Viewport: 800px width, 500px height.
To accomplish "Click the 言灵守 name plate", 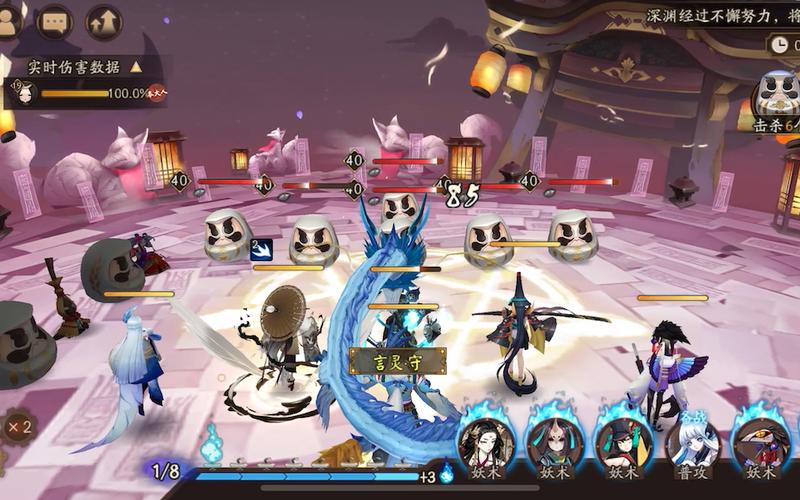I will (x=385, y=361).
